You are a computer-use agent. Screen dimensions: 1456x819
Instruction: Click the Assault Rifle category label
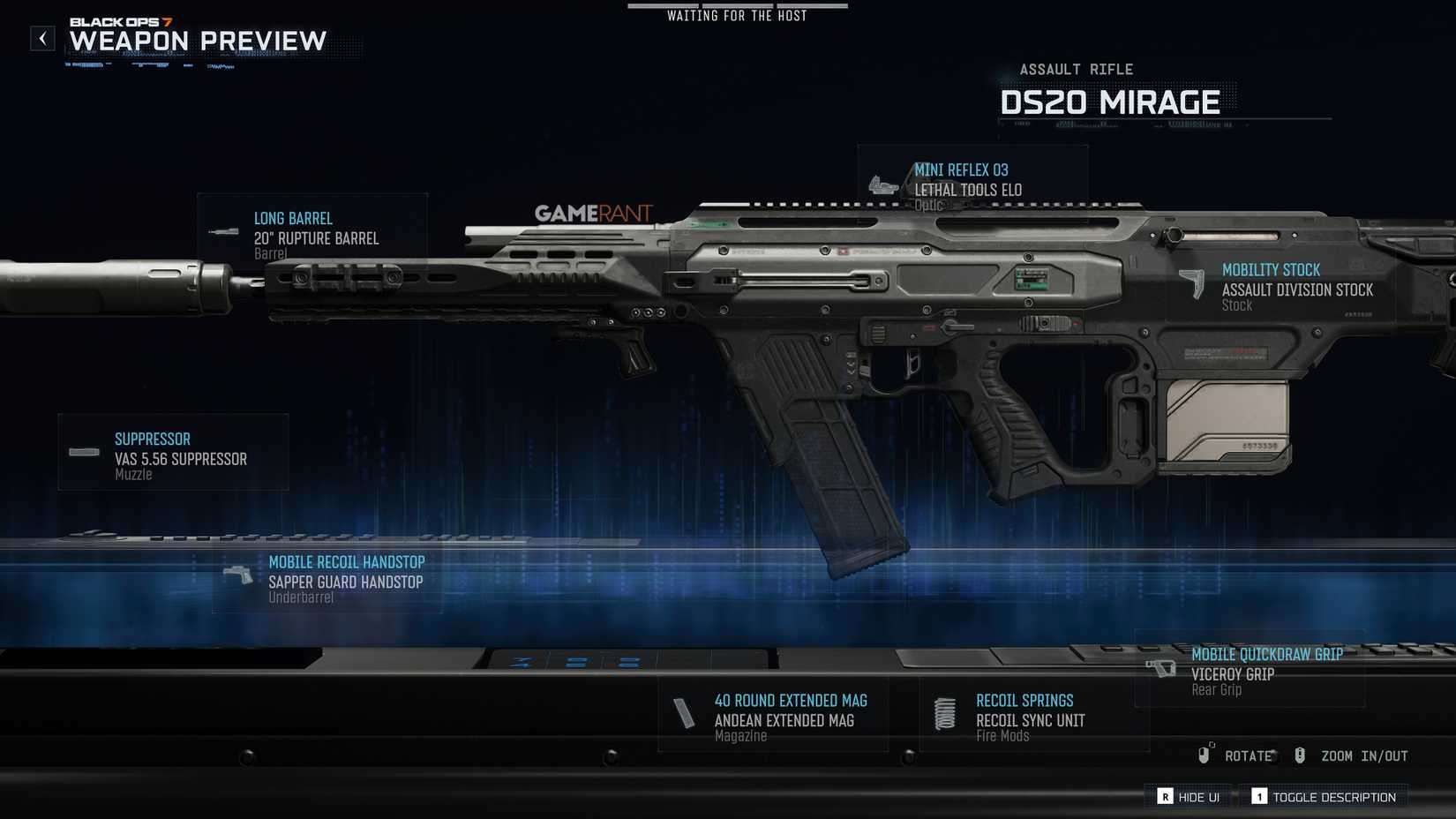[x=1078, y=69]
